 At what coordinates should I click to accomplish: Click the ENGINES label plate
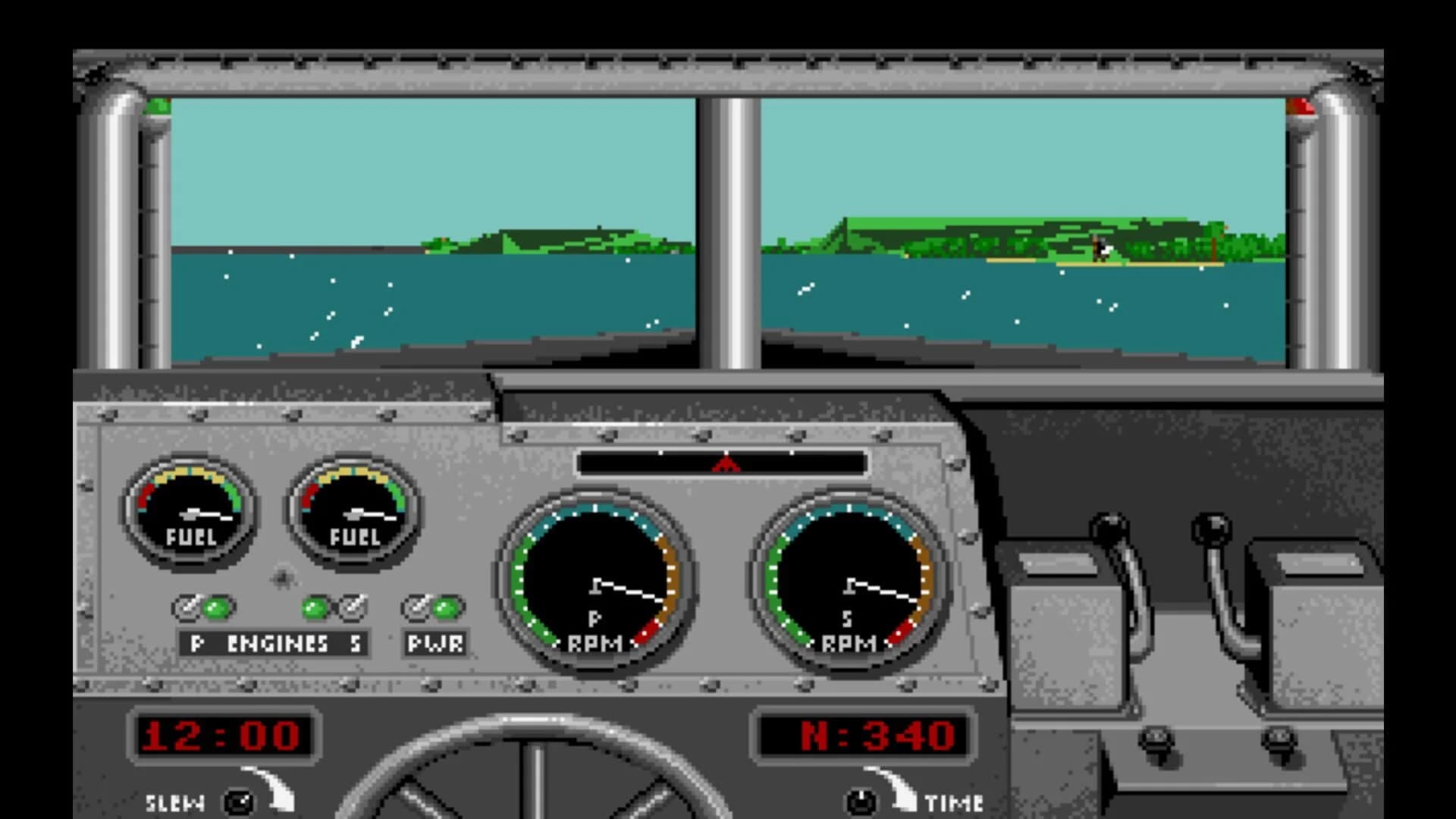pyautogui.click(x=273, y=645)
